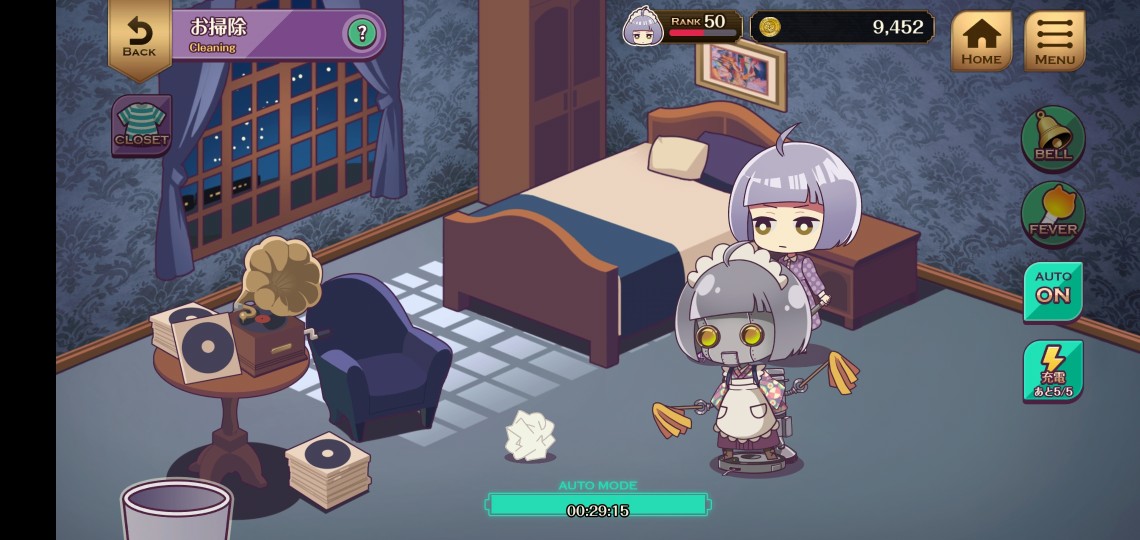Use the lightning charge button

point(1053,371)
